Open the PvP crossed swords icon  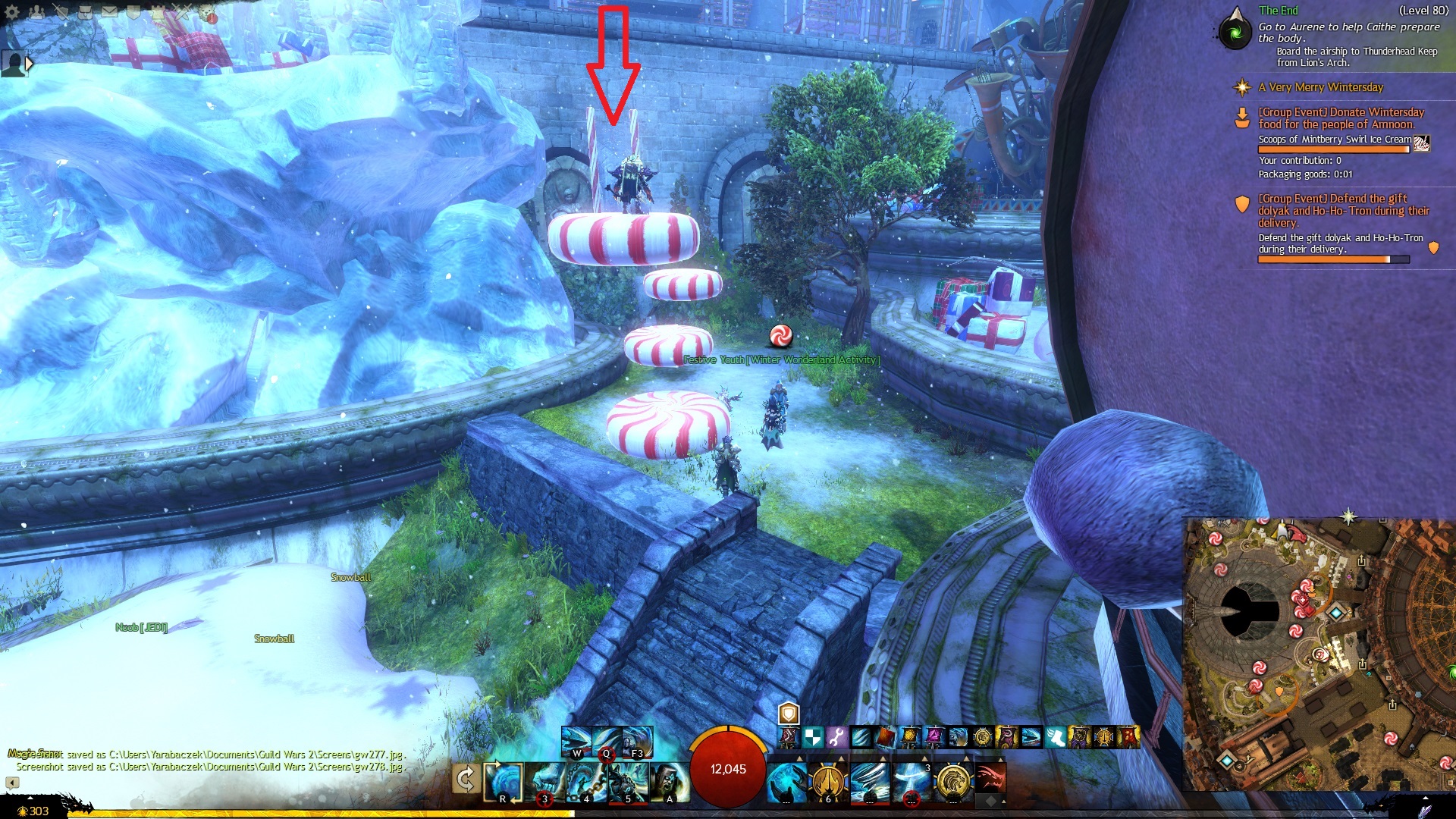pyautogui.click(x=182, y=12)
